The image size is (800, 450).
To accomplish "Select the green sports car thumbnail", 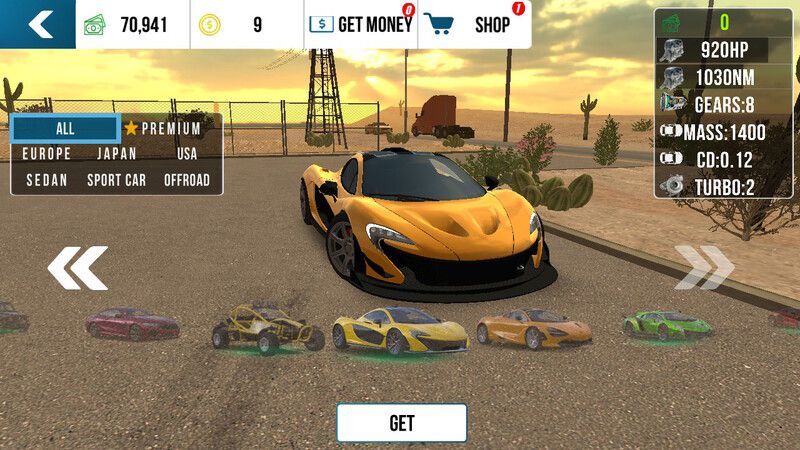I will (x=668, y=323).
